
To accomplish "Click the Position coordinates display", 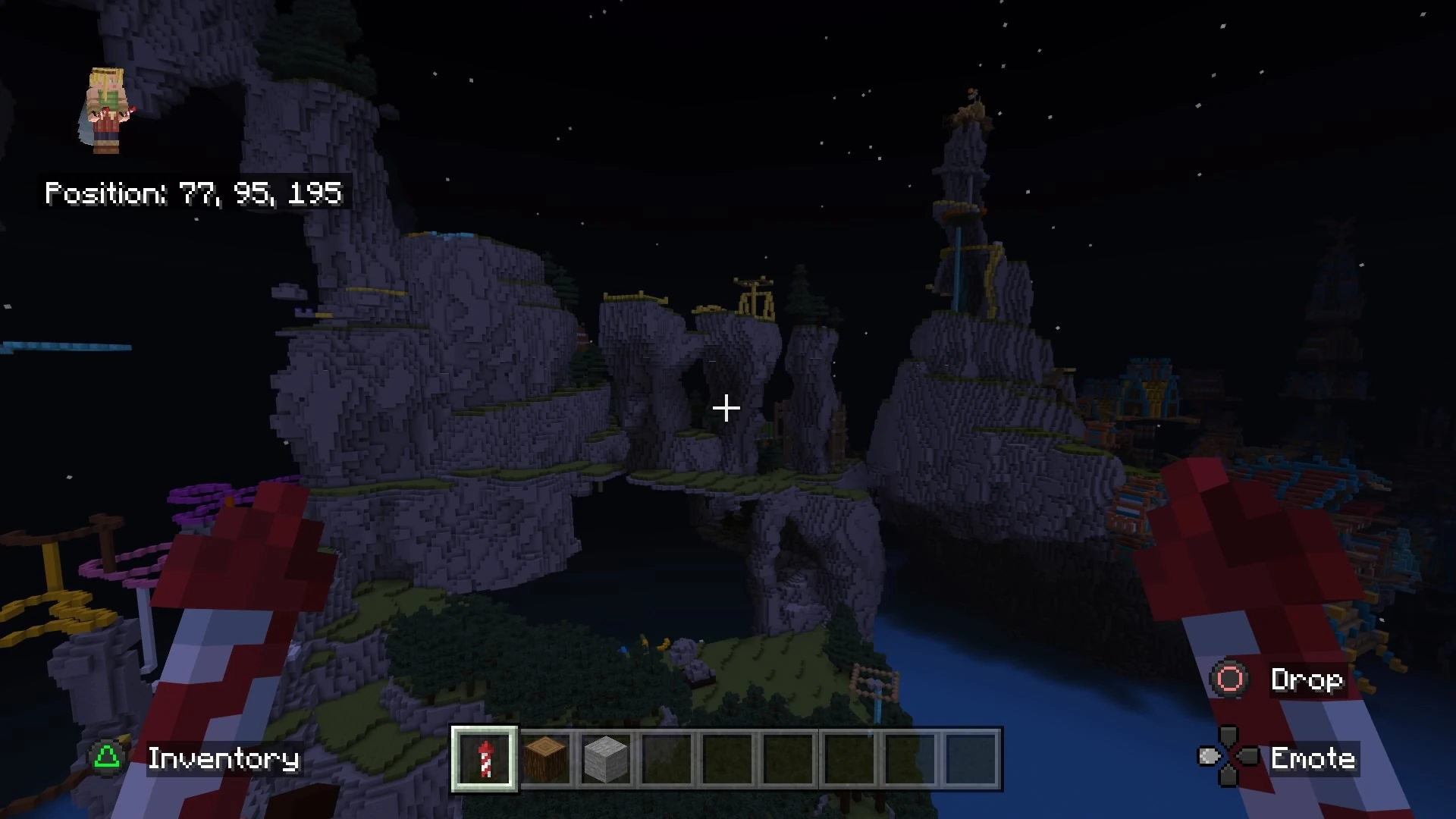I will coord(193,193).
